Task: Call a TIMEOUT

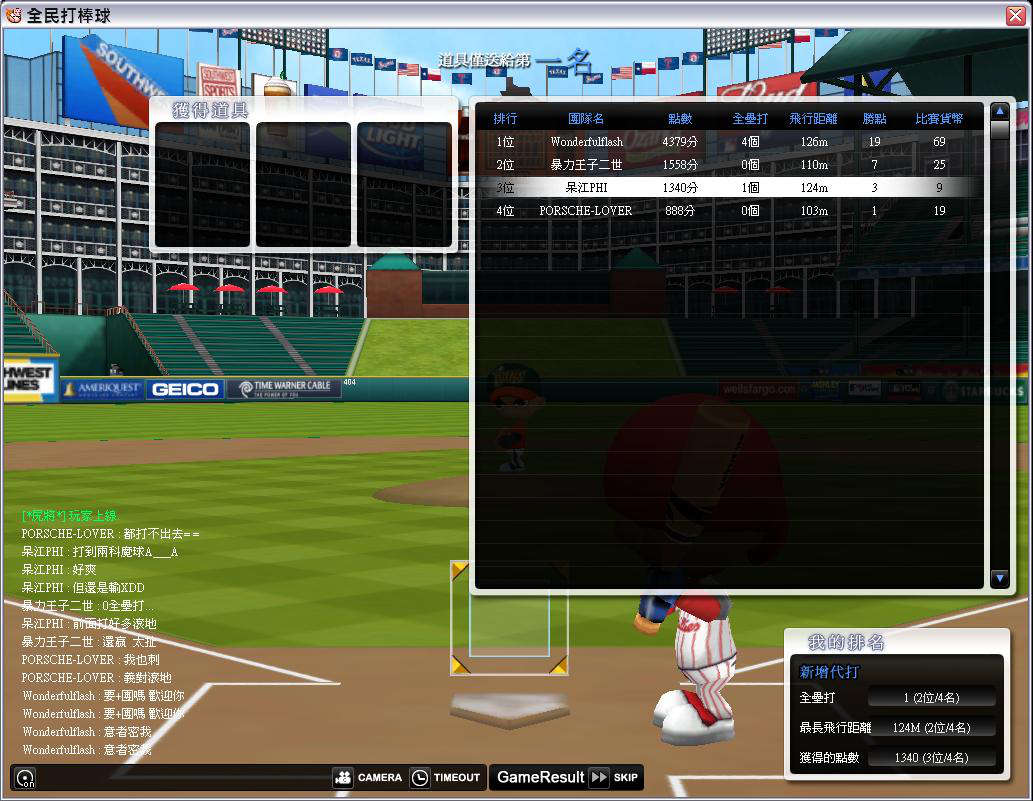Action: point(446,777)
